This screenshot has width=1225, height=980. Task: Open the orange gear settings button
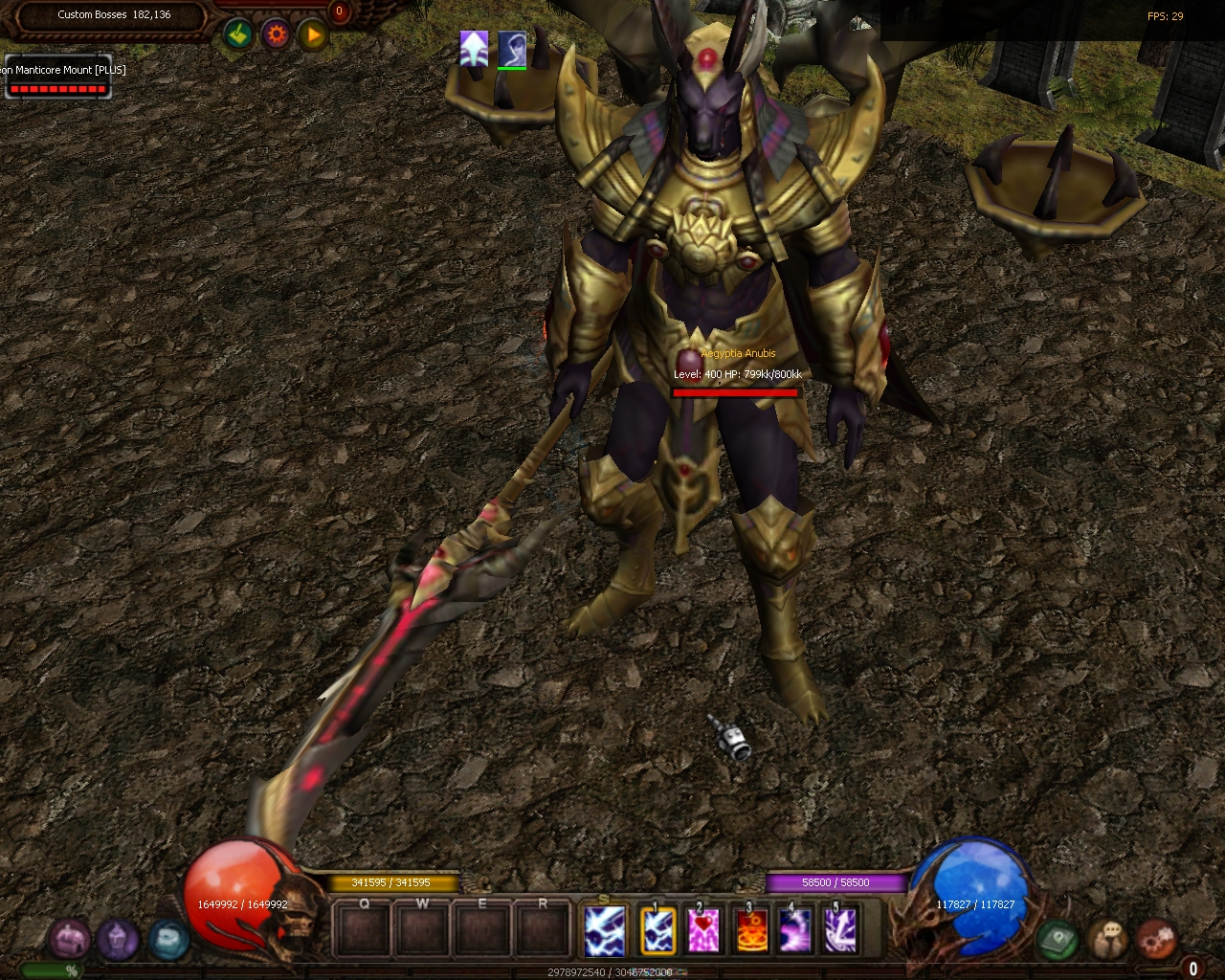277,35
